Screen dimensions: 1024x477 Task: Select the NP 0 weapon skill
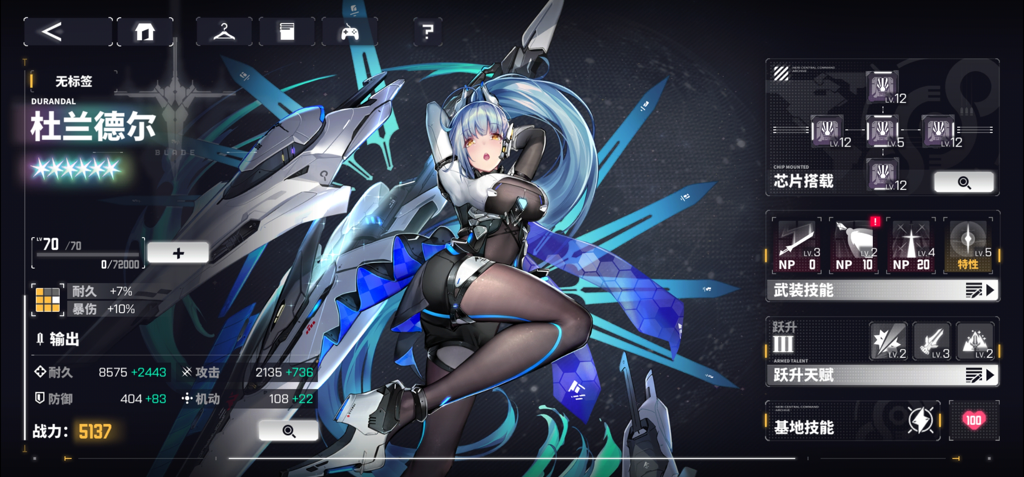[x=799, y=245]
